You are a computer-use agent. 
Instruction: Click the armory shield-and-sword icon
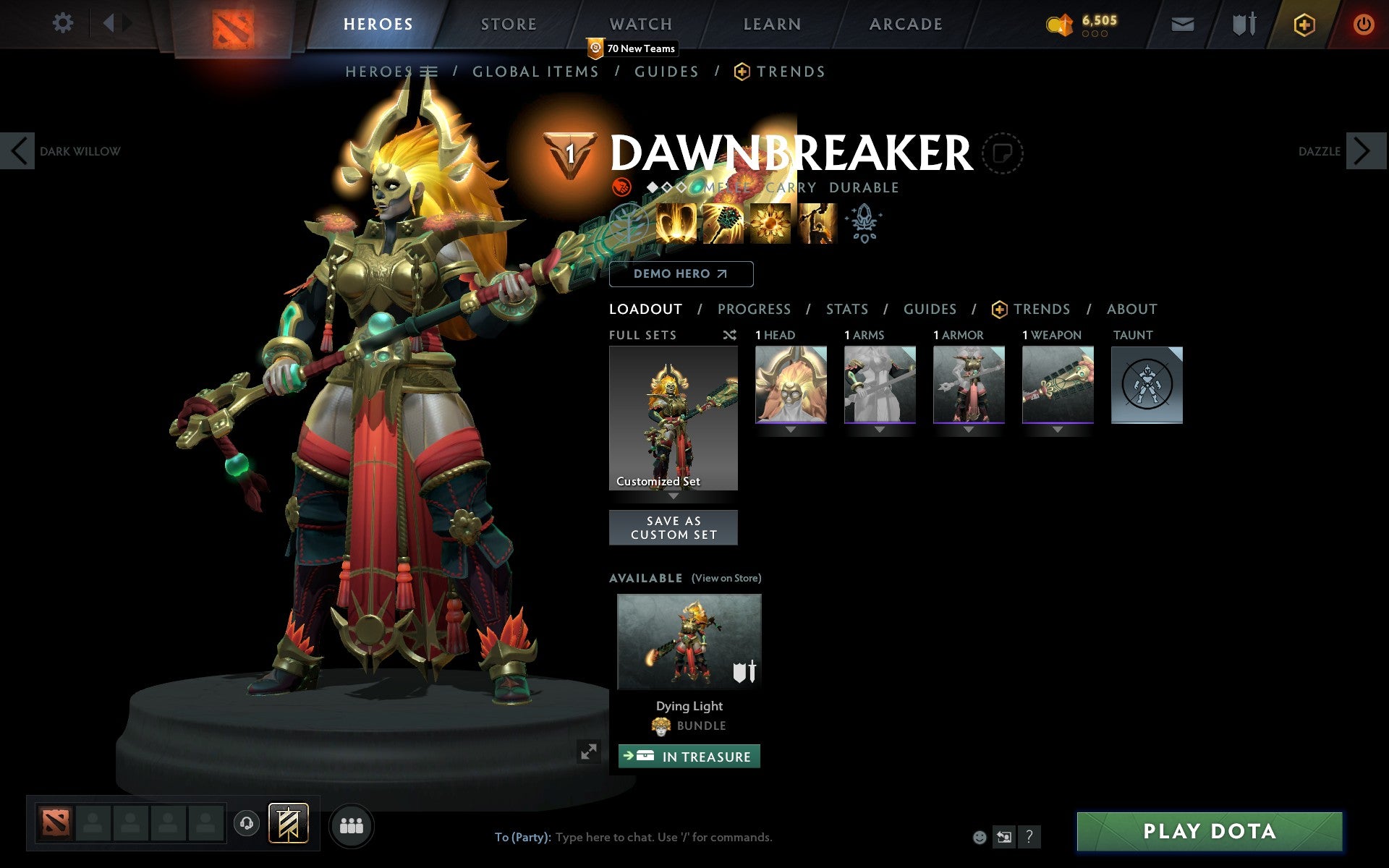pyautogui.click(x=1242, y=23)
